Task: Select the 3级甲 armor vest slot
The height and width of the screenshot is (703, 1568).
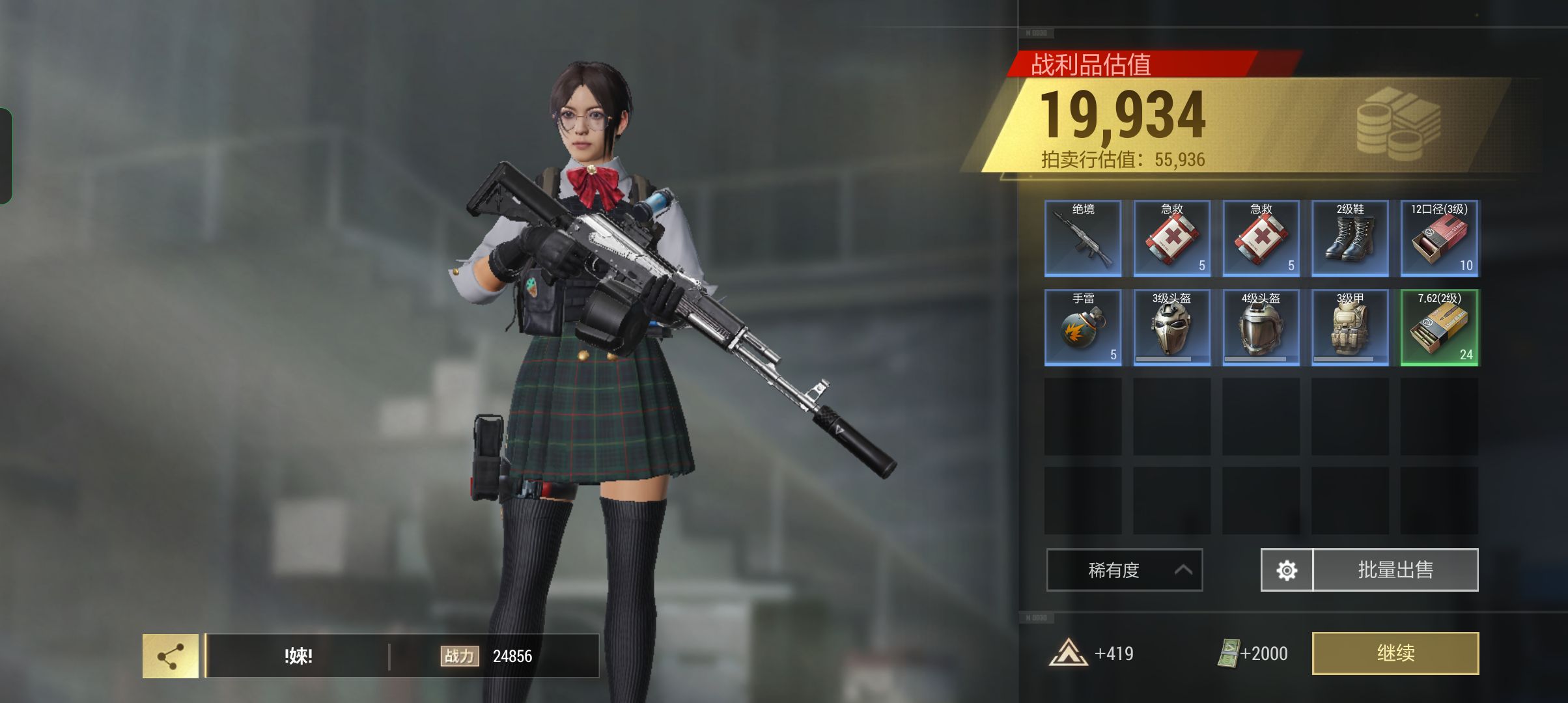Action: pyautogui.click(x=1350, y=327)
